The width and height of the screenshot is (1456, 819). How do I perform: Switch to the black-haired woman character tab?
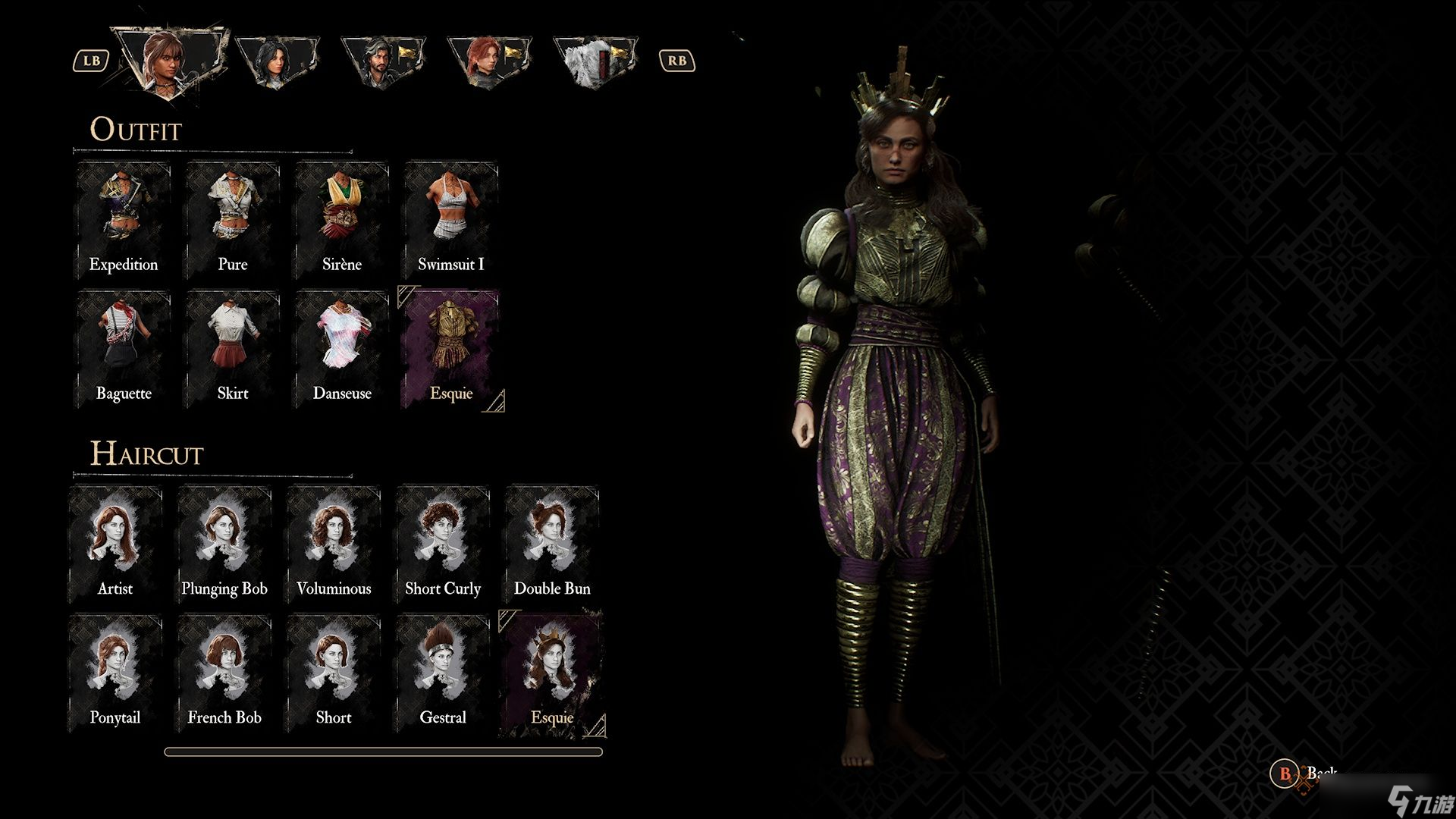coord(276,62)
